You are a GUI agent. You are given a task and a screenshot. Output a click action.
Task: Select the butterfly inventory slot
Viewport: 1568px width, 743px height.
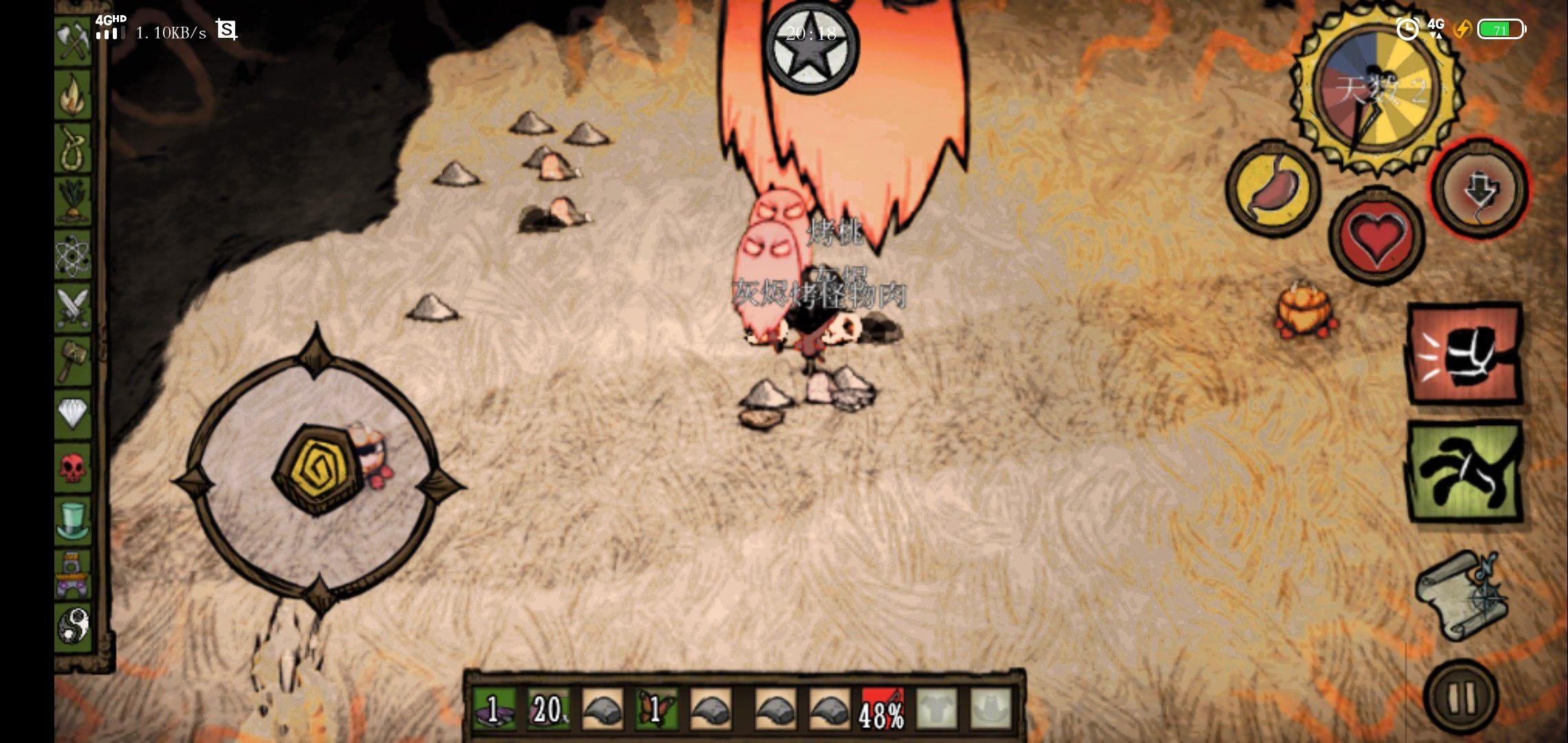pos(655,709)
